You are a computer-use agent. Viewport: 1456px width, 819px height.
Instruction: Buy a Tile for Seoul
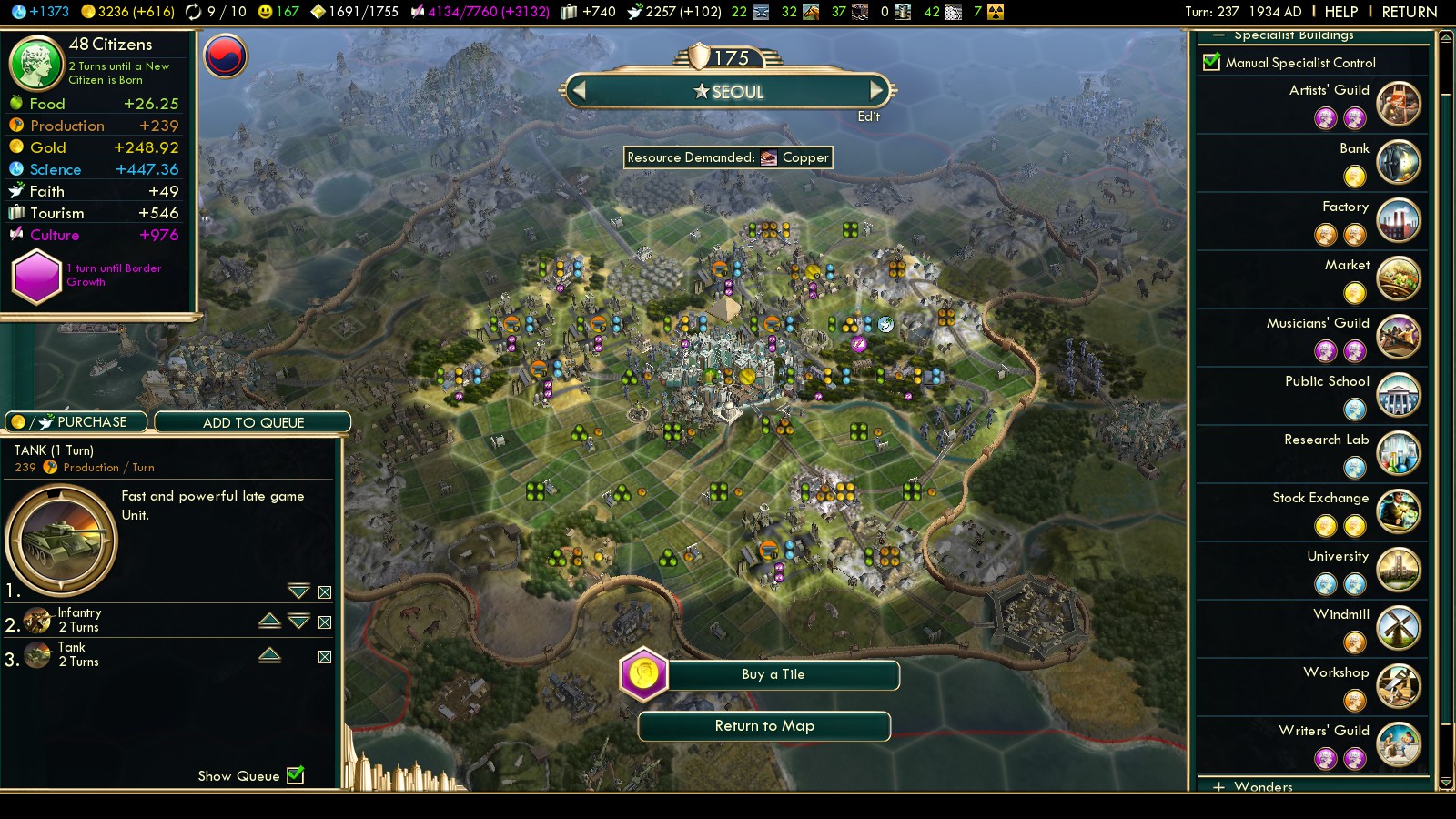tap(773, 674)
